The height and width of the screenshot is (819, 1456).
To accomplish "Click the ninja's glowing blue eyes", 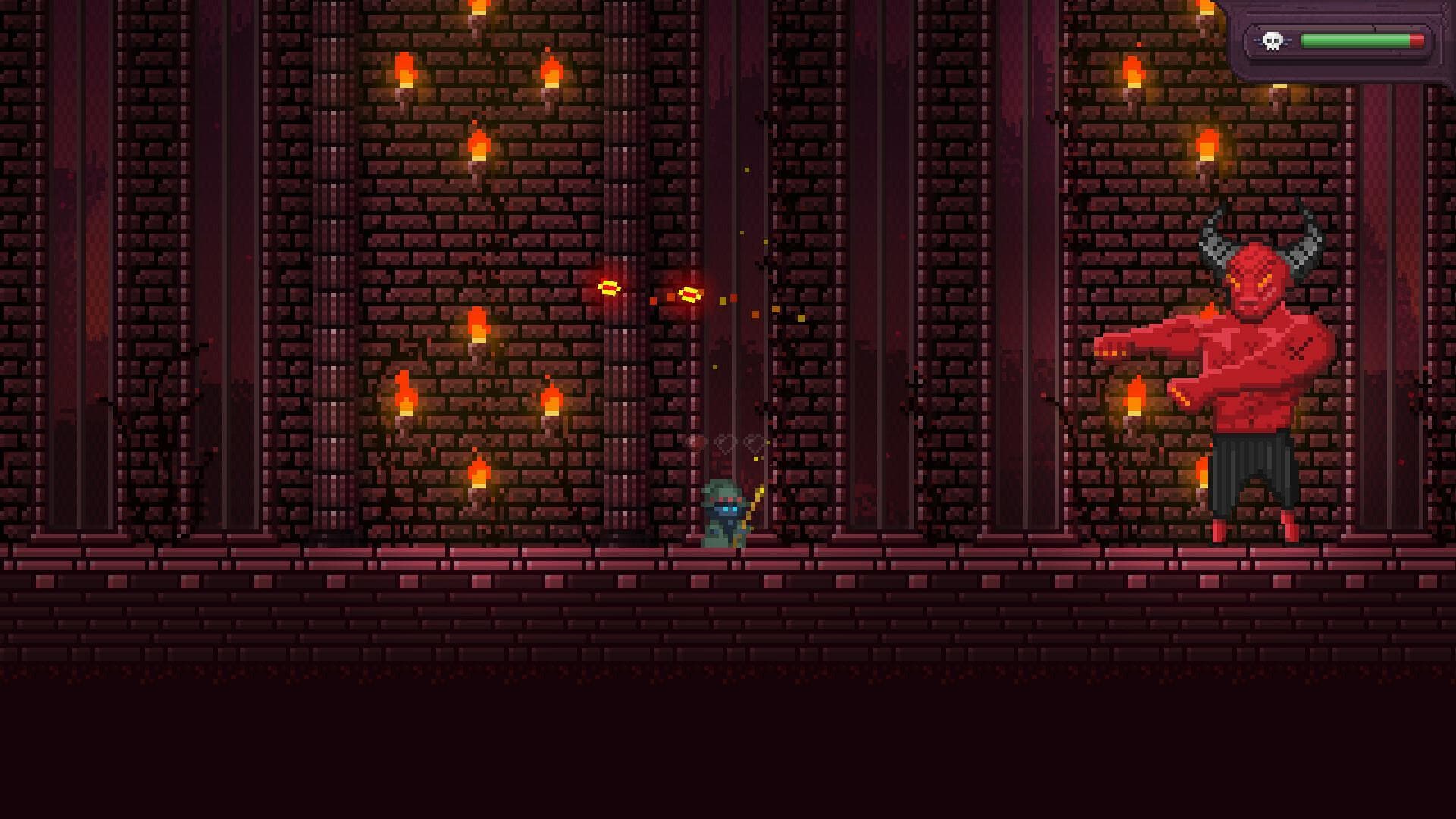I will 730,509.
